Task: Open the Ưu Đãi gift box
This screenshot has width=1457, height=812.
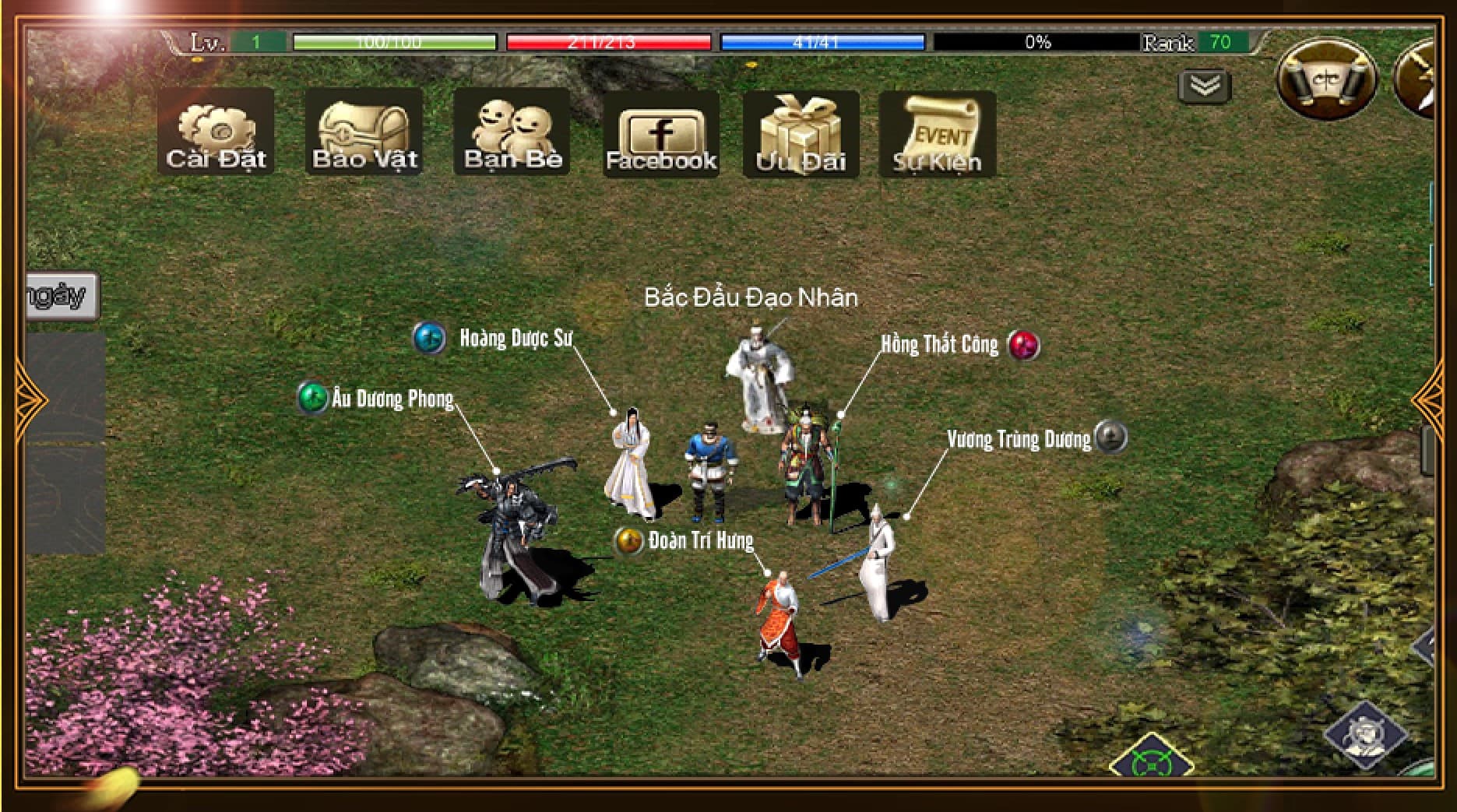Action: point(801,134)
